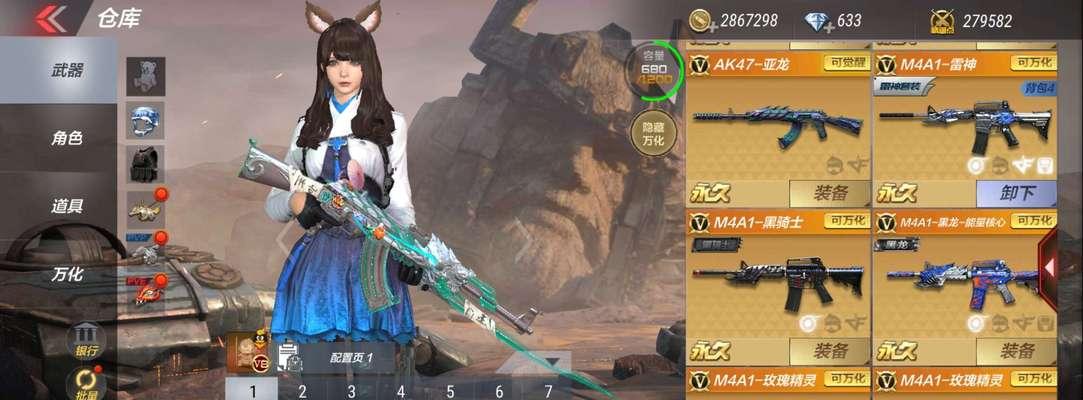Switch to loadout page 3
Screen dimensions: 1083x400
[x=351, y=391]
